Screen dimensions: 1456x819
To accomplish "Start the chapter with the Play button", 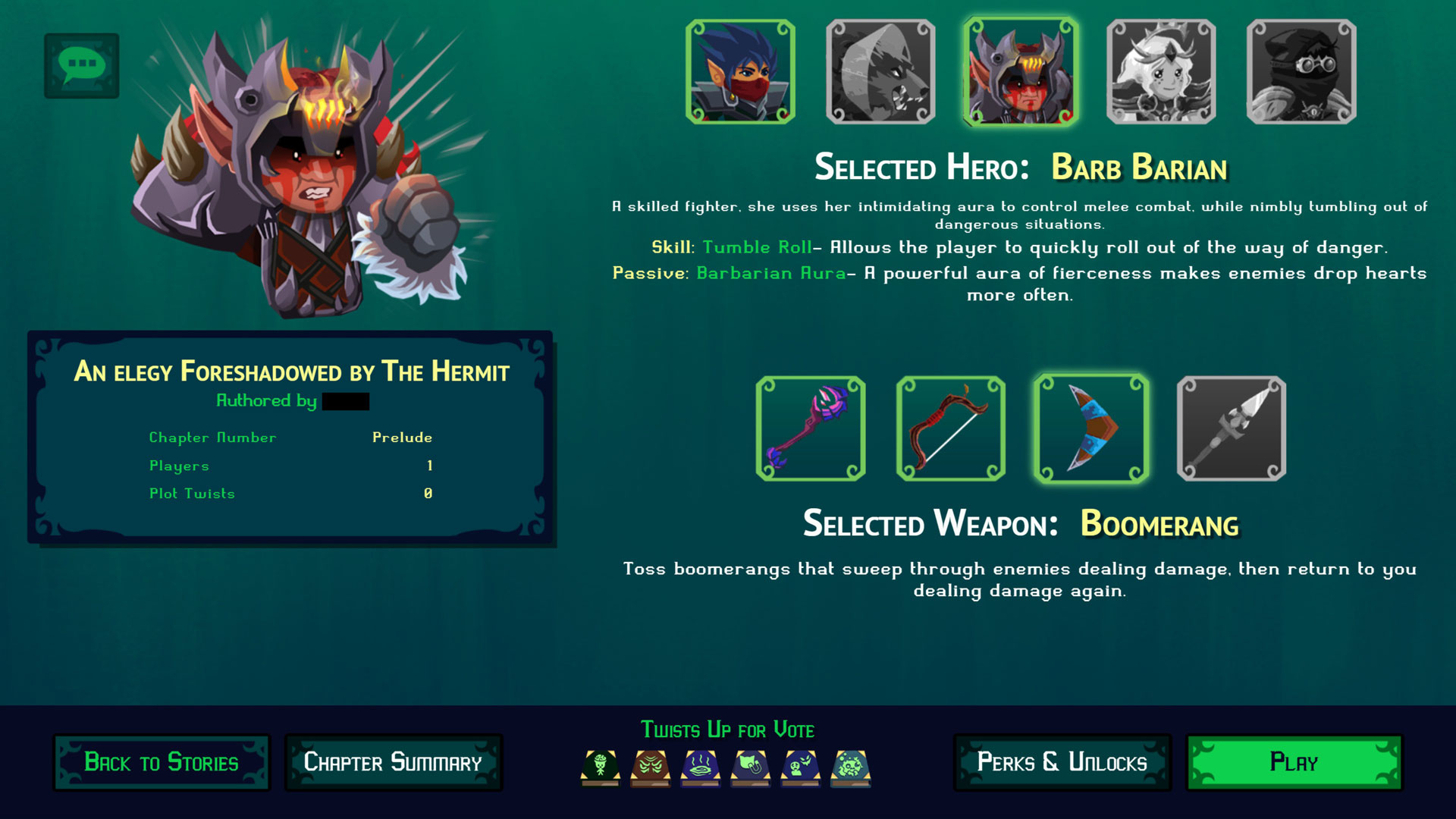I will 1294,762.
